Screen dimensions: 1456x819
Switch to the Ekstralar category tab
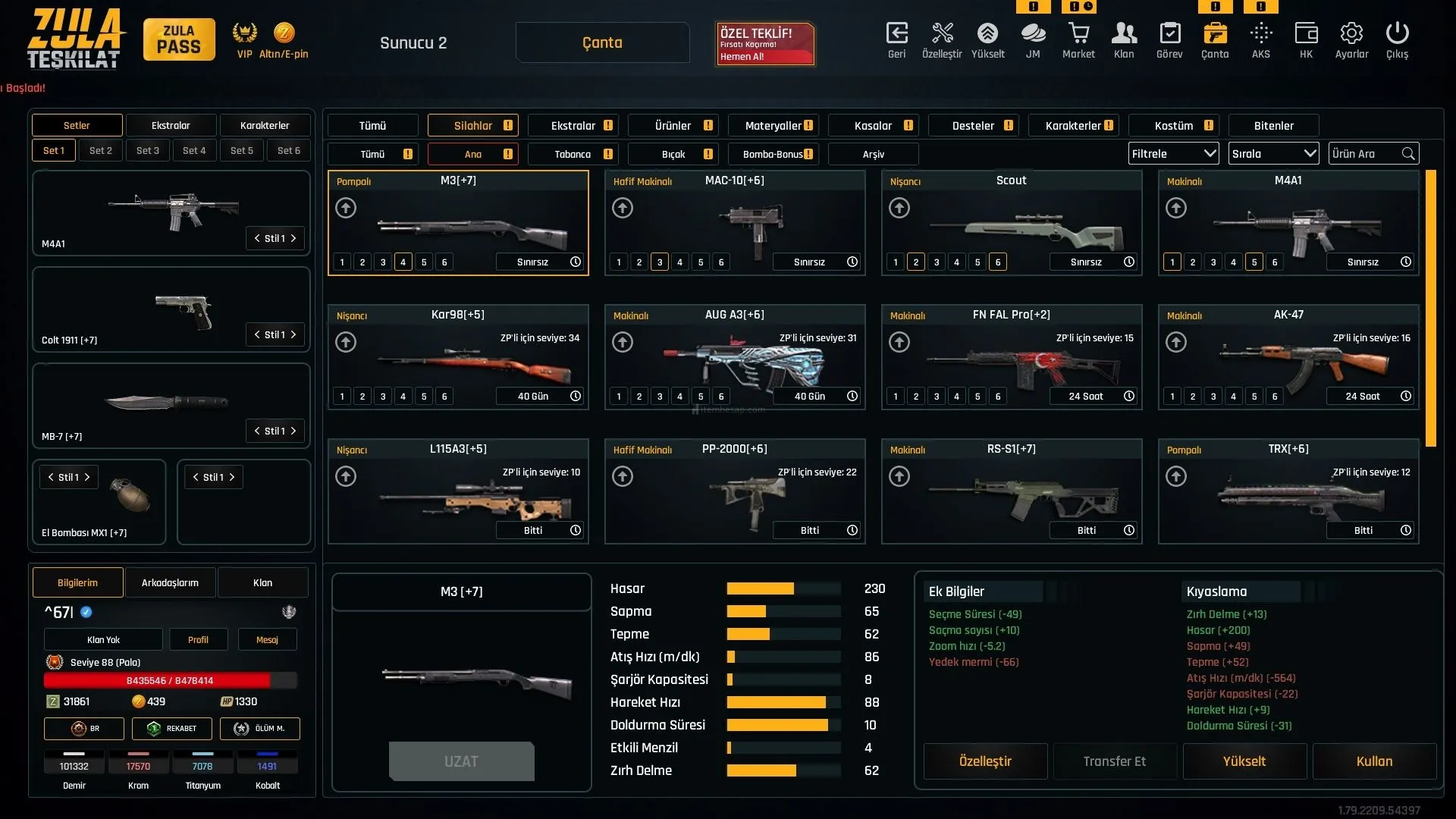click(x=573, y=126)
